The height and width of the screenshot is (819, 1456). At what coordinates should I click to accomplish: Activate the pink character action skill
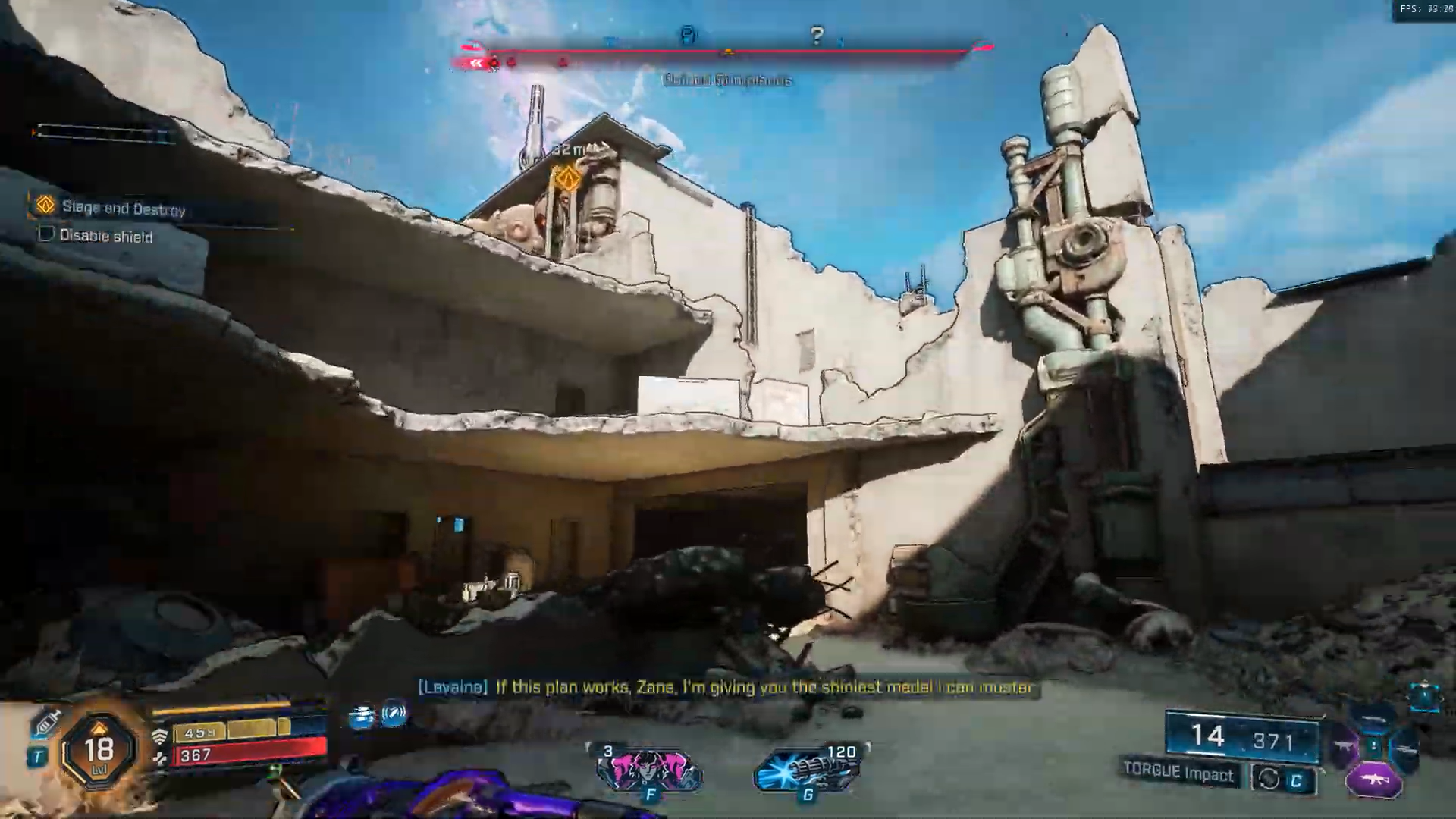pyautogui.click(x=649, y=769)
